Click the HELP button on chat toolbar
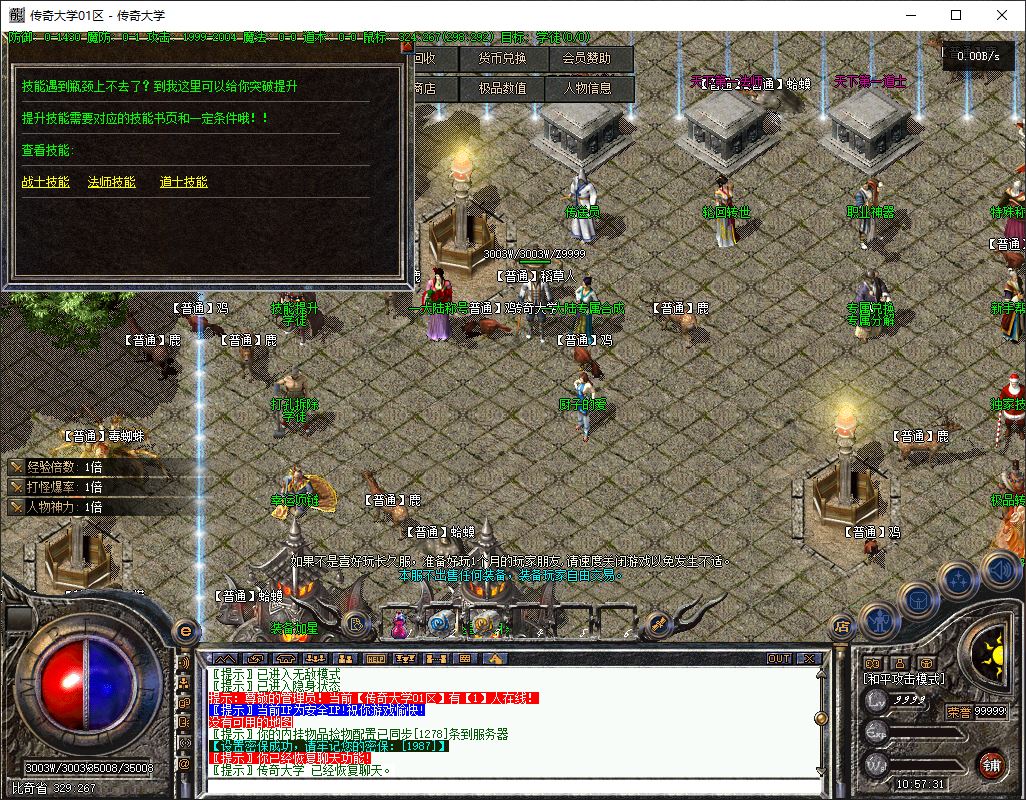 point(375,659)
